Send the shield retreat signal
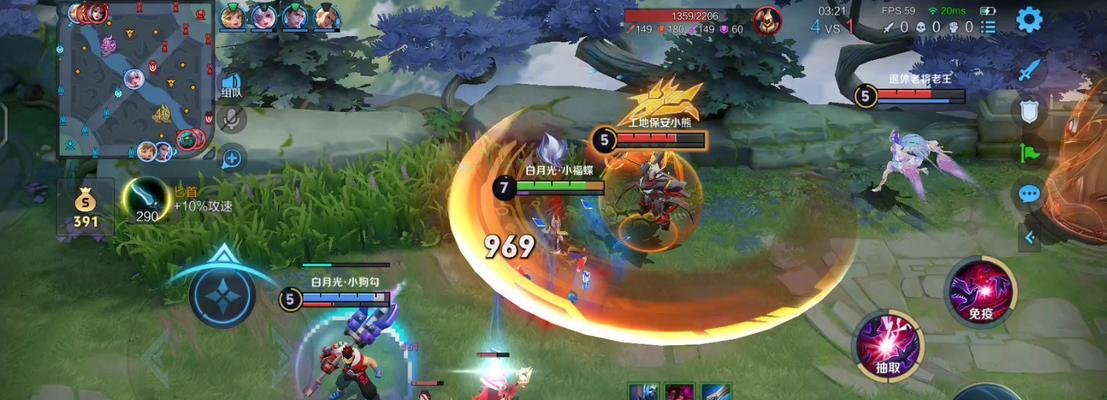Image resolution: width=1107 pixels, height=400 pixels. (x=1029, y=110)
